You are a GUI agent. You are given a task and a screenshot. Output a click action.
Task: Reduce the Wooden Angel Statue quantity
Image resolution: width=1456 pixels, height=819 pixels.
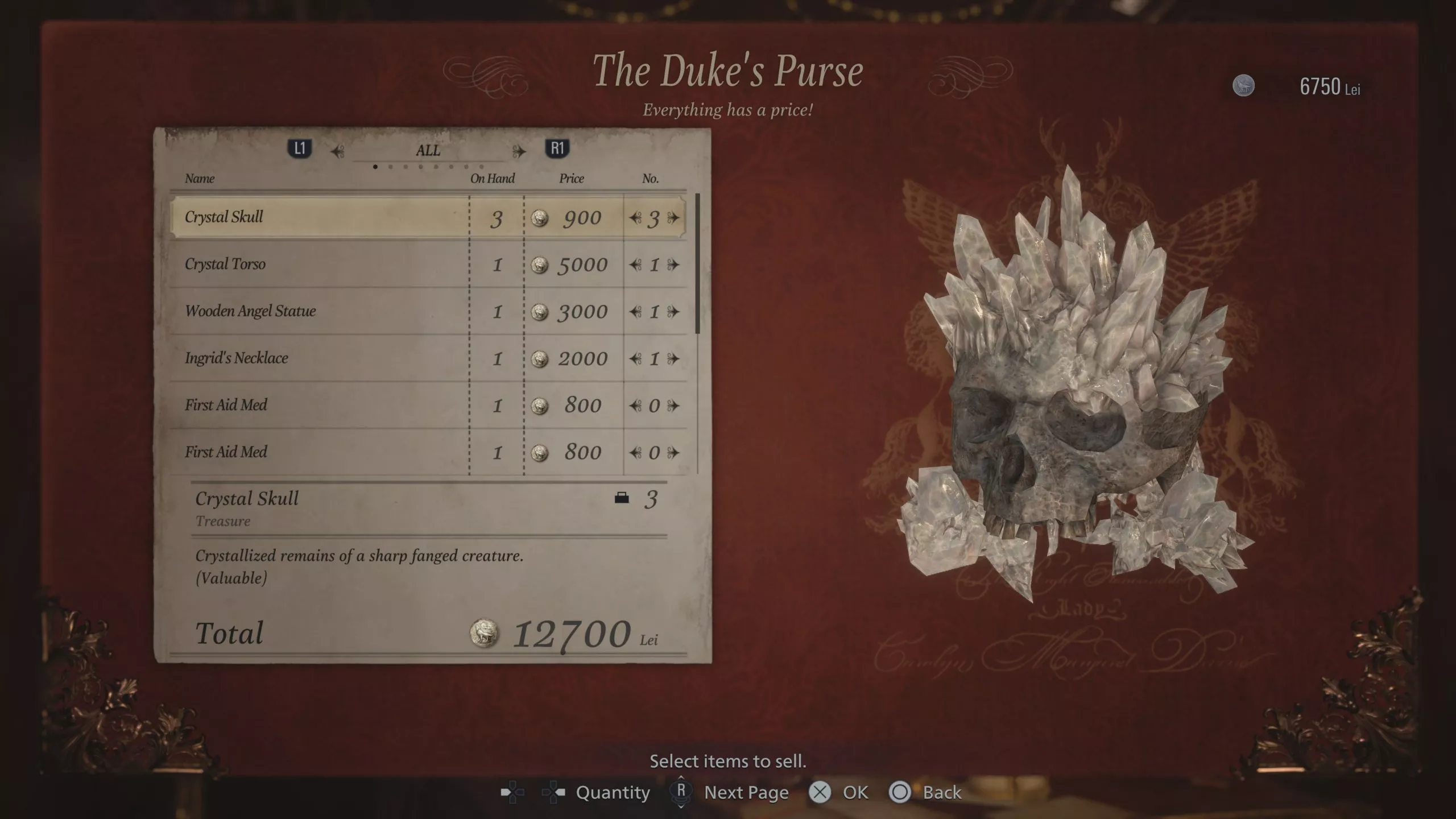tap(635, 312)
